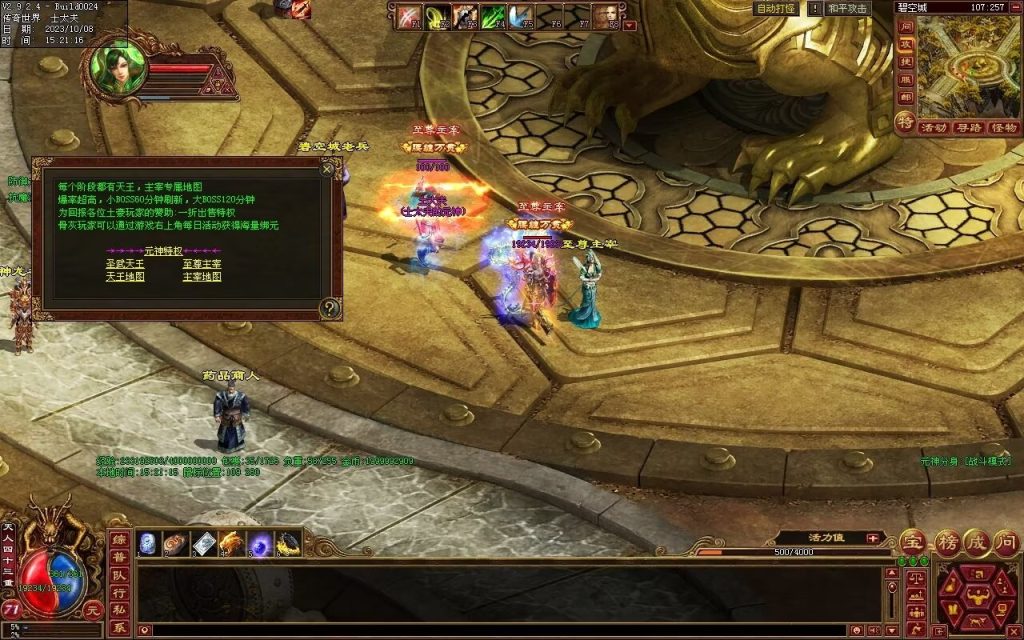Use the F4 green slash skill
The width and height of the screenshot is (1024, 640).
[x=492, y=17]
